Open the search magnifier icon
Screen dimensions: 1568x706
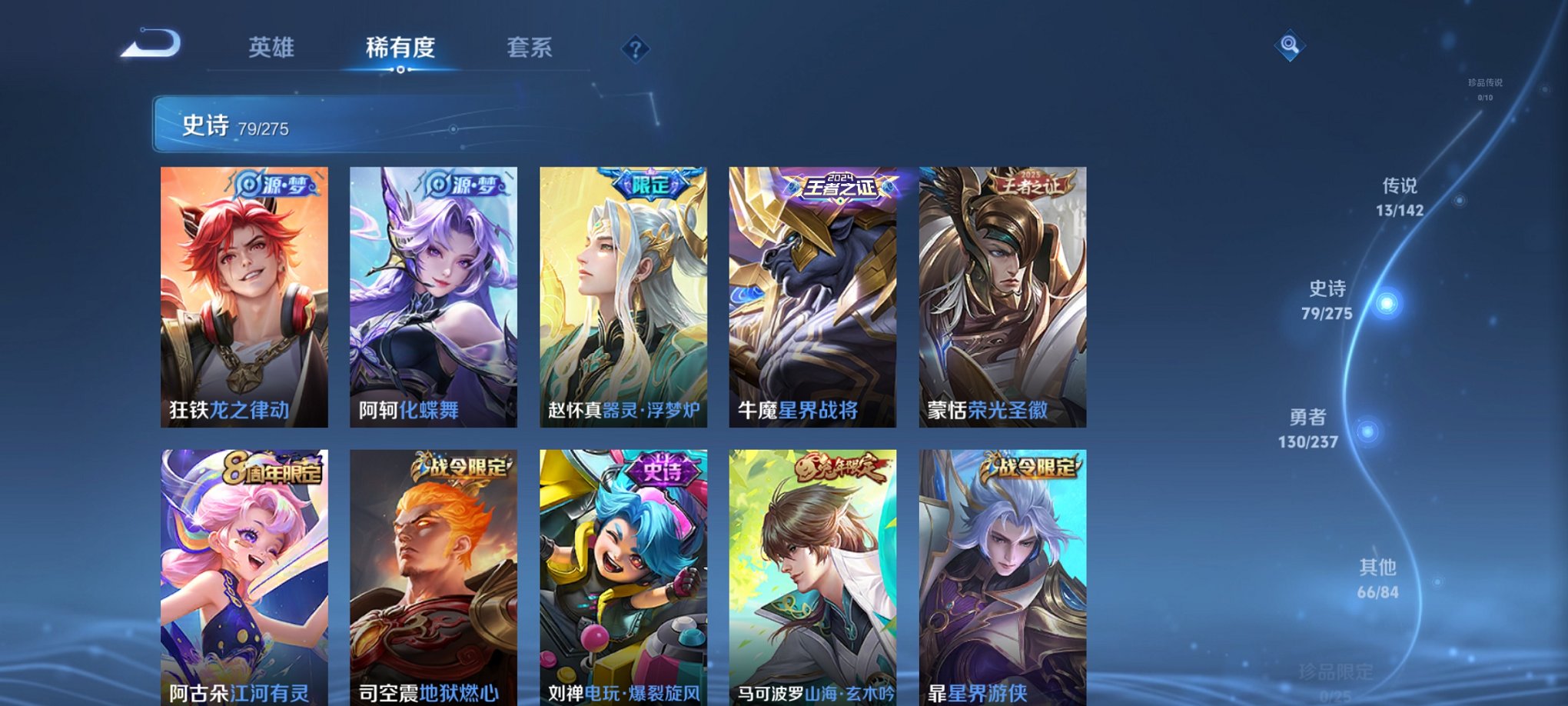click(x=1291, y=45)
